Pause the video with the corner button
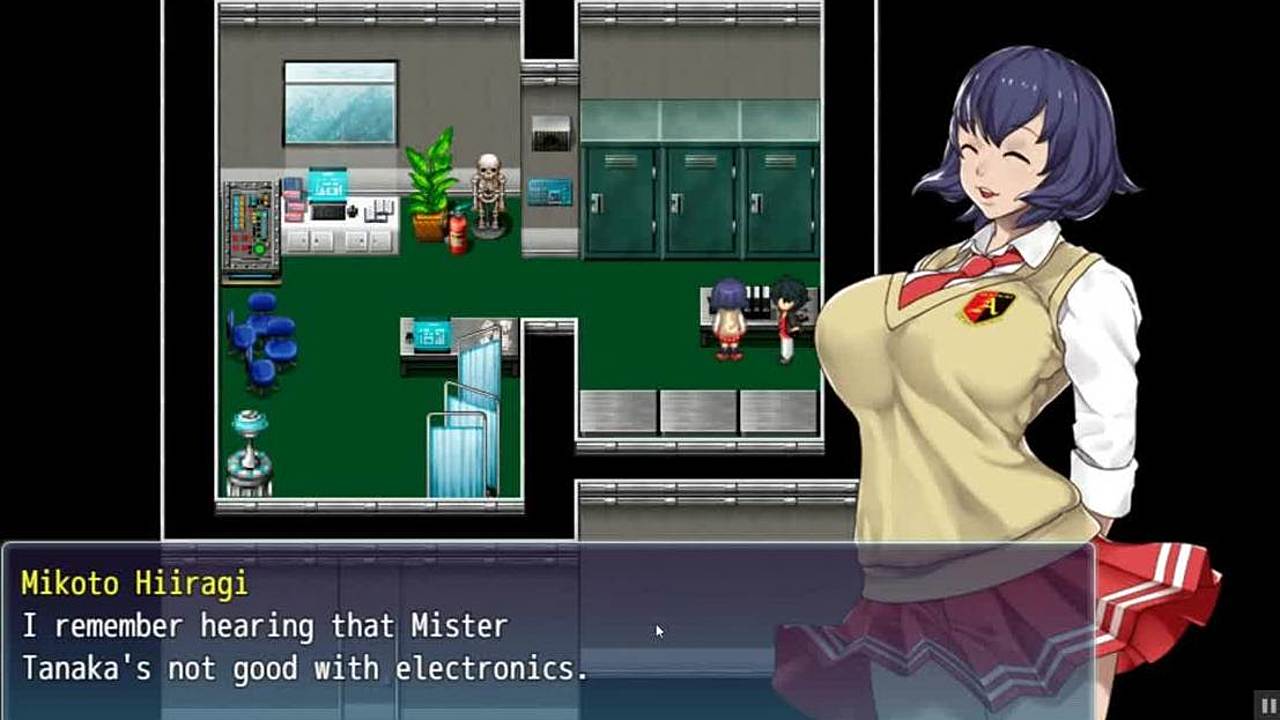The image size is (1280, 720). click(1267, 704)
